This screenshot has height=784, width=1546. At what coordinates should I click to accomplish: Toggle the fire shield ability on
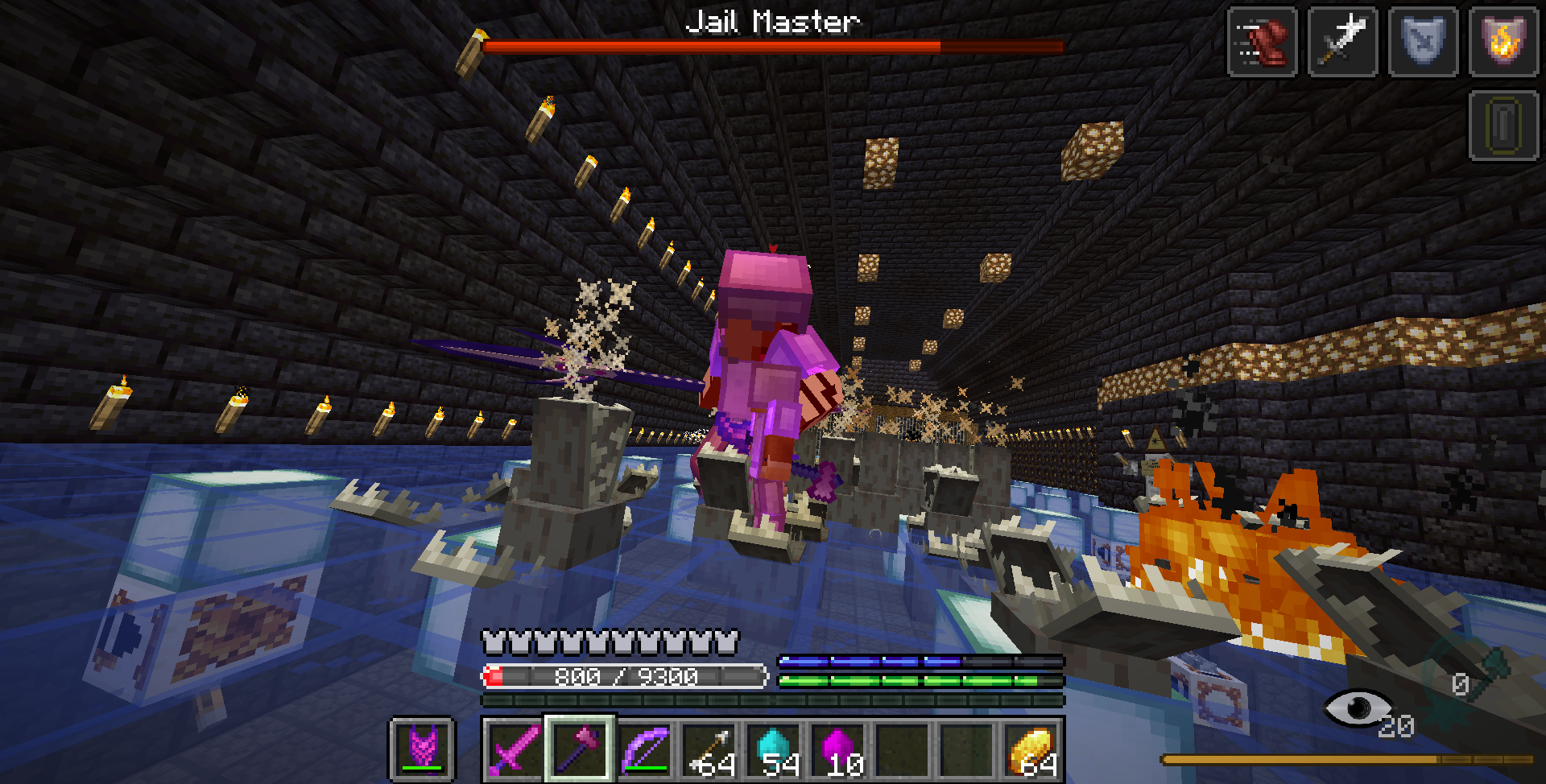click(1503, 42)
